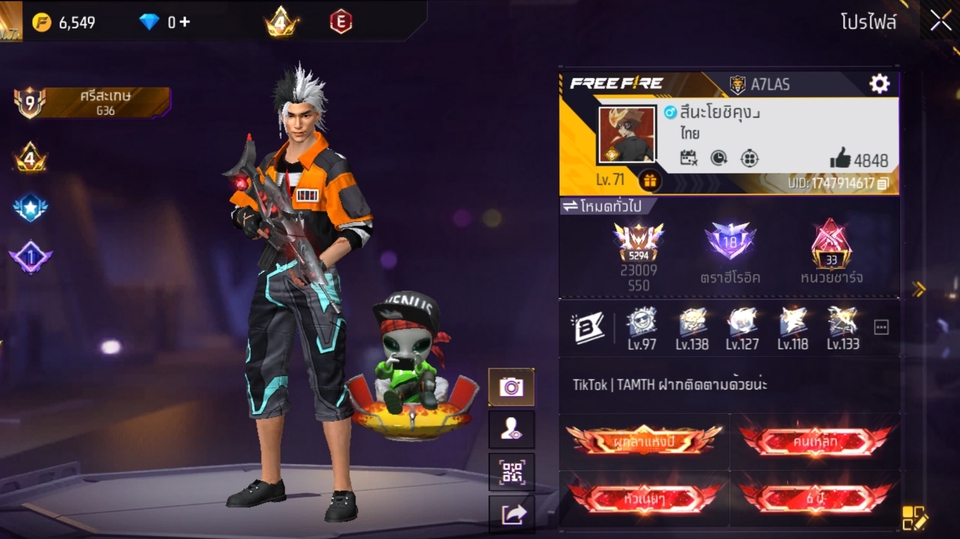Click the player avatar portrait
The width and height of the screenshot is (960, 539).
click(626, 133)
